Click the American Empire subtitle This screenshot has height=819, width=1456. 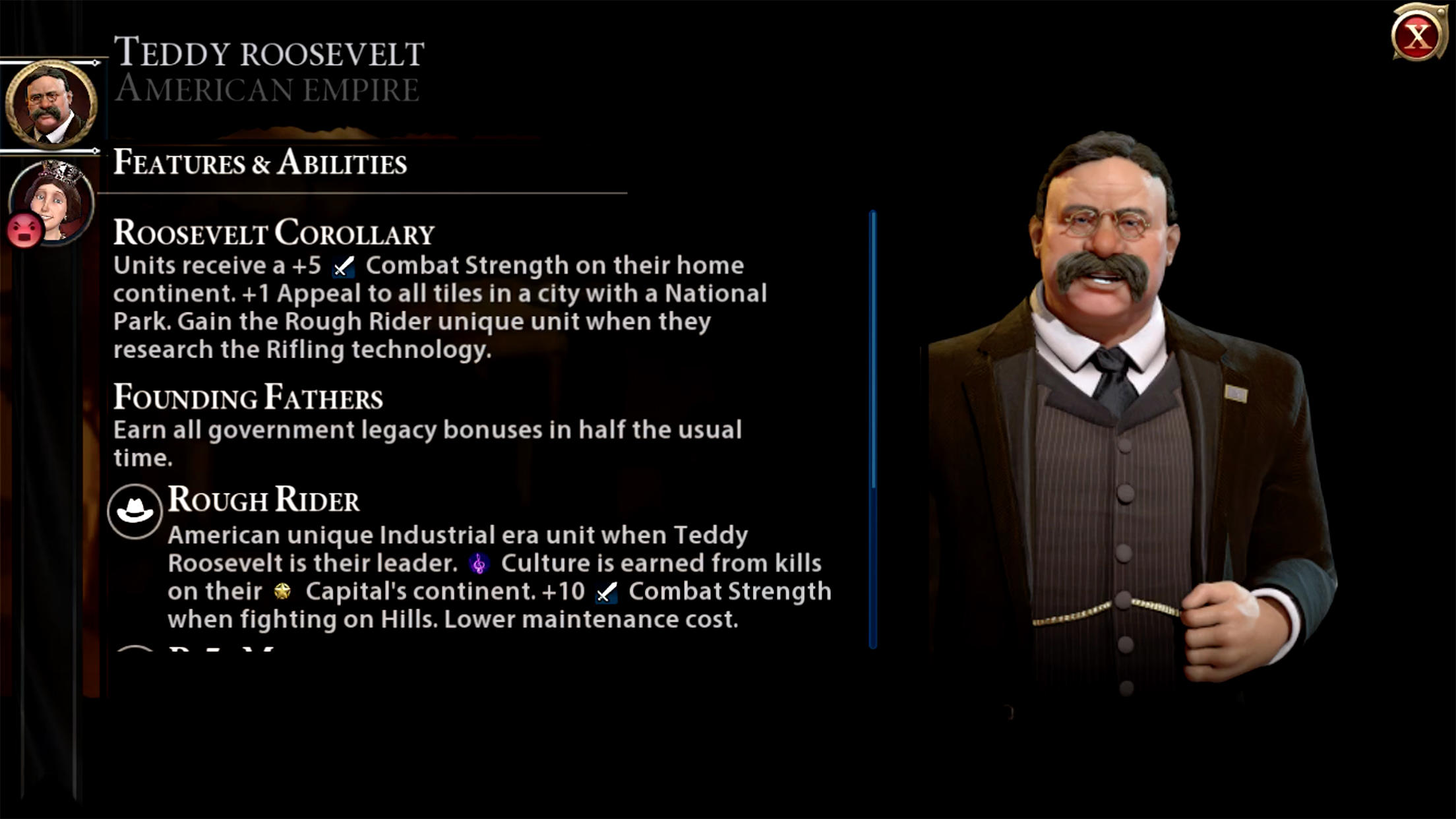point(267,89)
